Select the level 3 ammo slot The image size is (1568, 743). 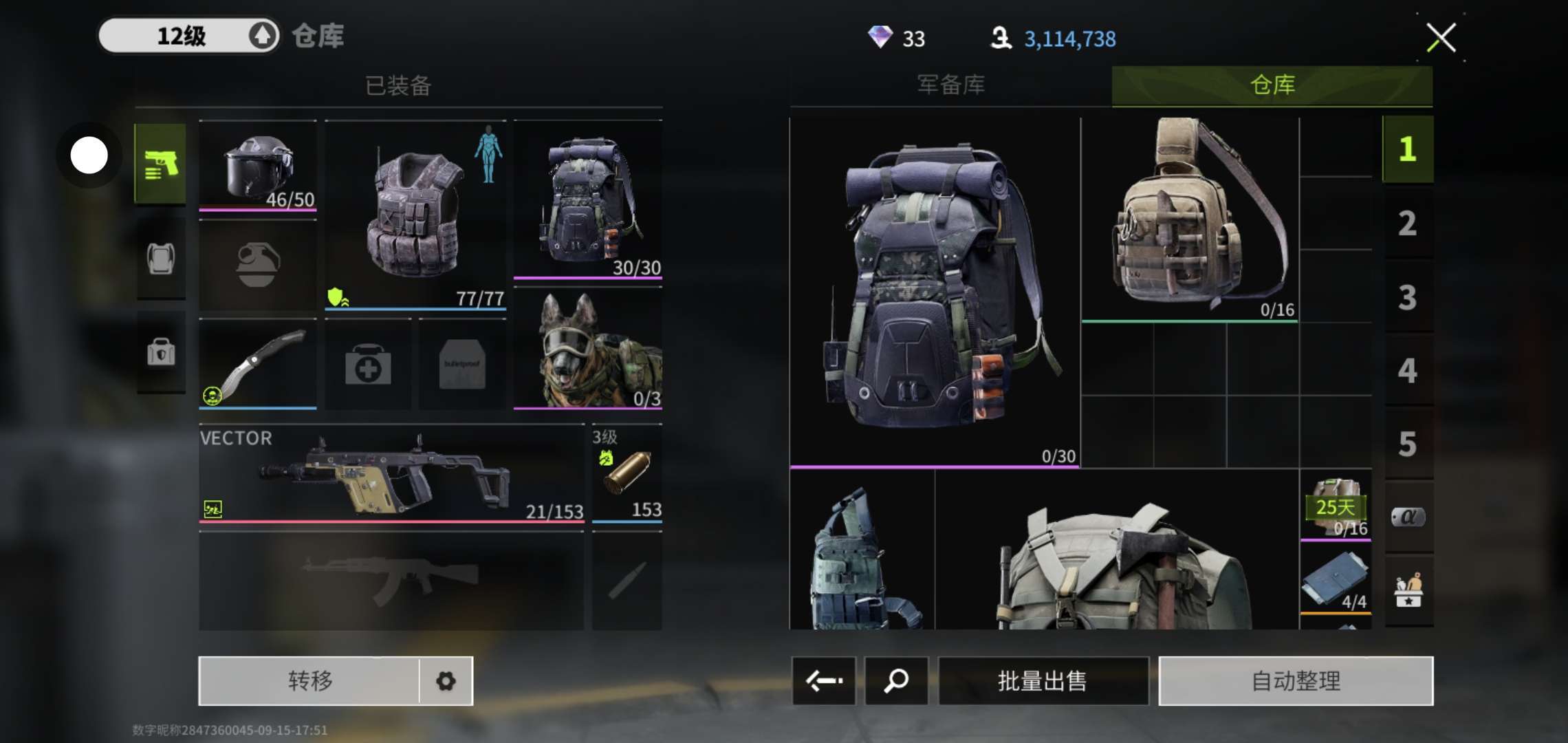click(627, 475)
